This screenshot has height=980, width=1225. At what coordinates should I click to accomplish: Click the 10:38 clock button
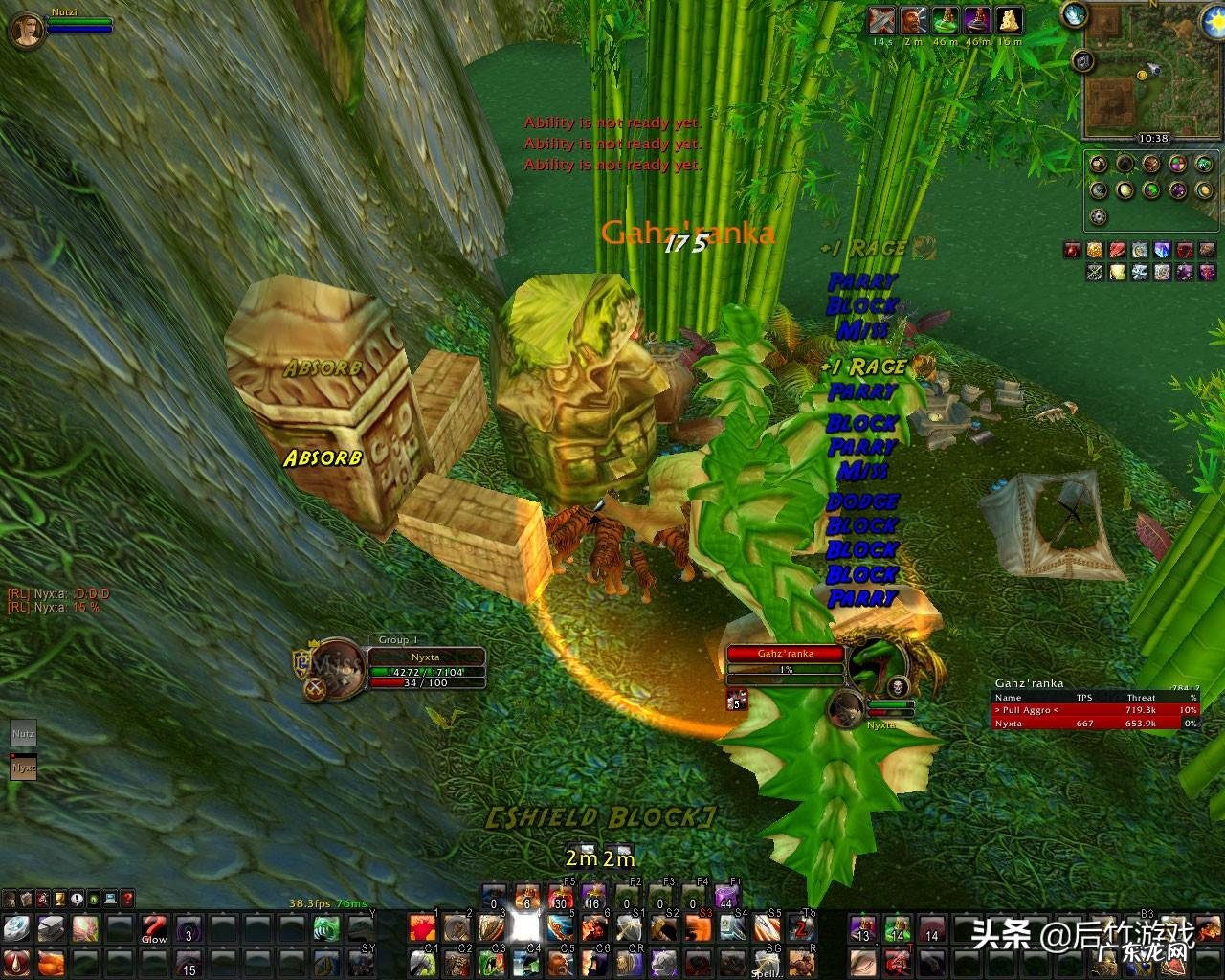coord(1153,139)
